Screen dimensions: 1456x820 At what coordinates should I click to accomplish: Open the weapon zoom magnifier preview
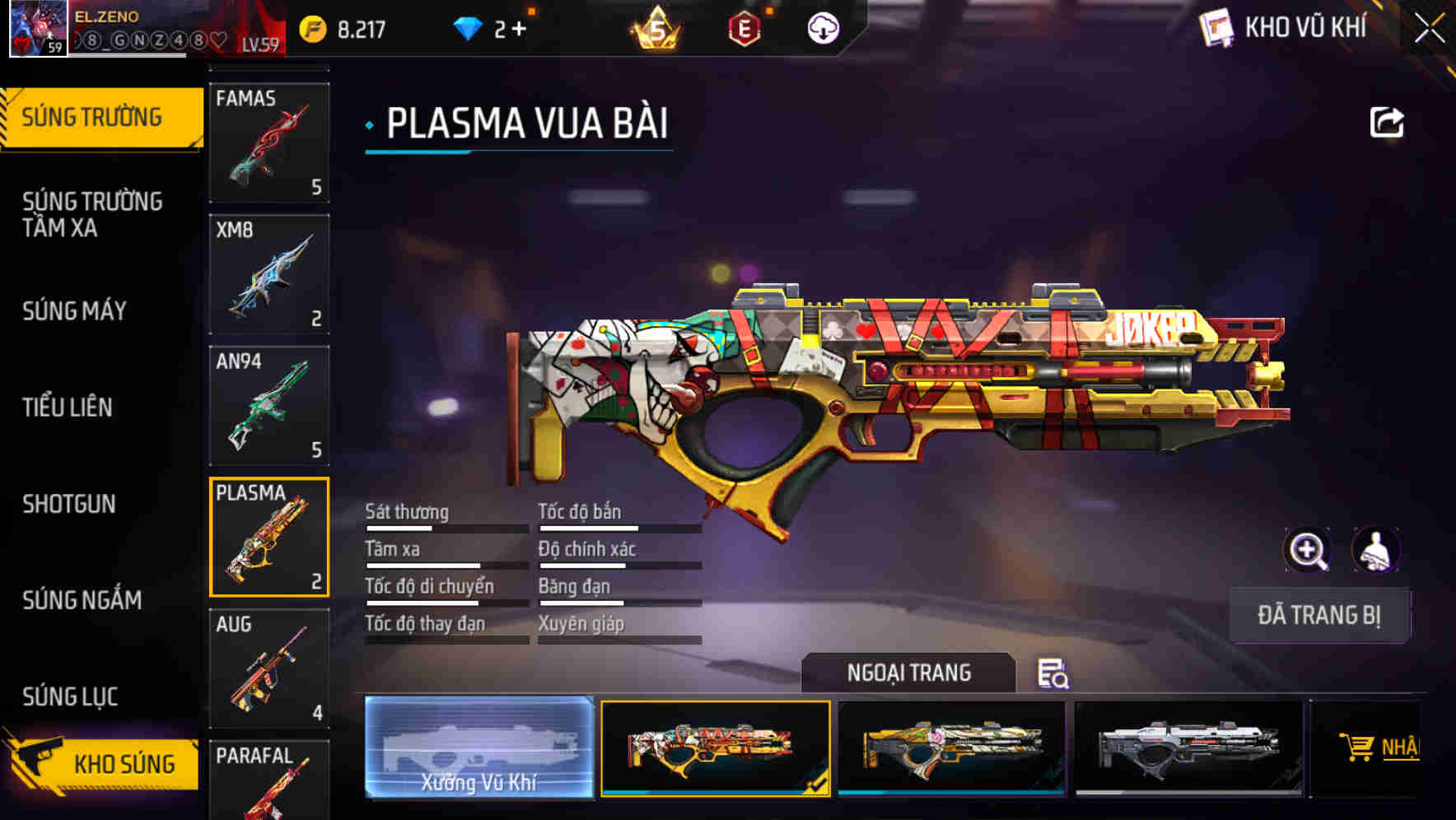point(1309,550)
